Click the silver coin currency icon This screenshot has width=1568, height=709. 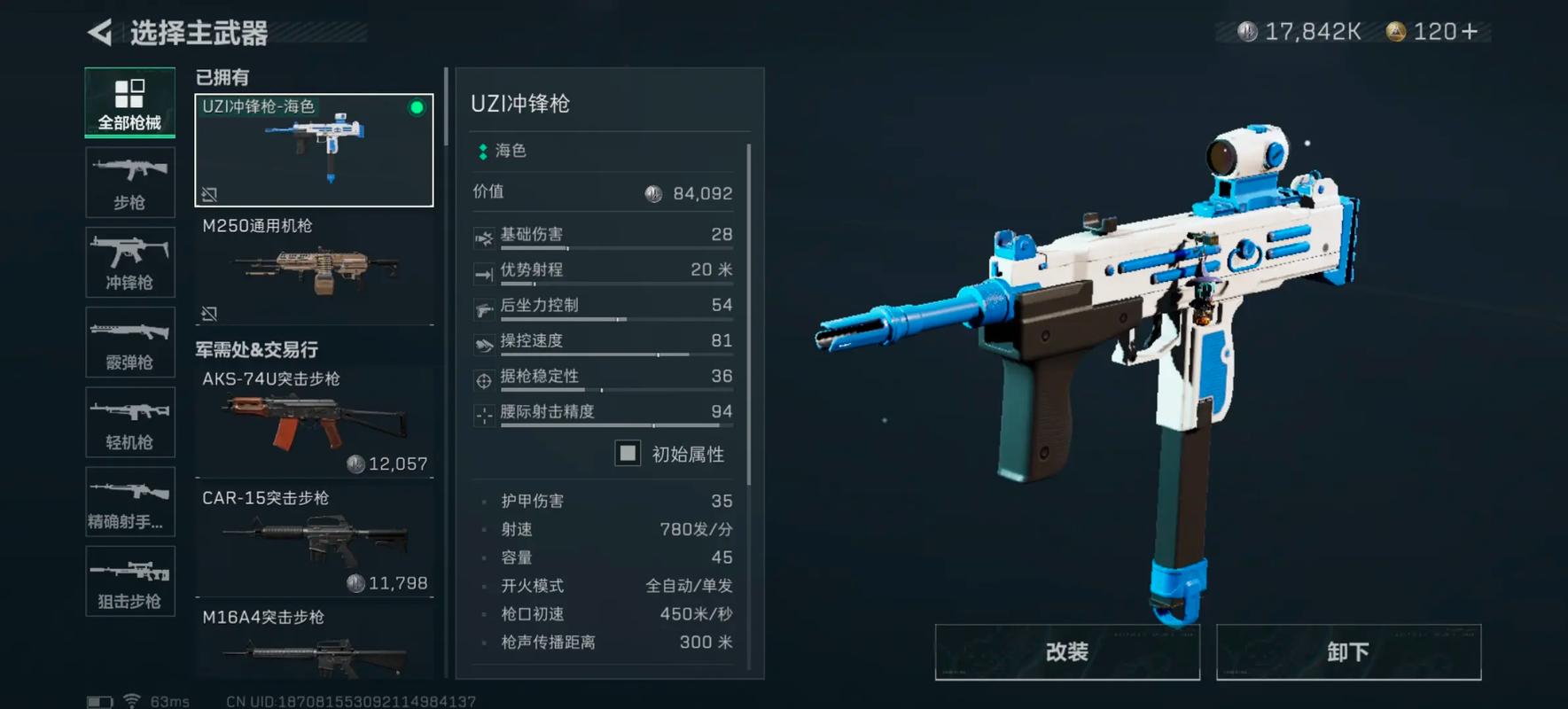click(1250, 29)
